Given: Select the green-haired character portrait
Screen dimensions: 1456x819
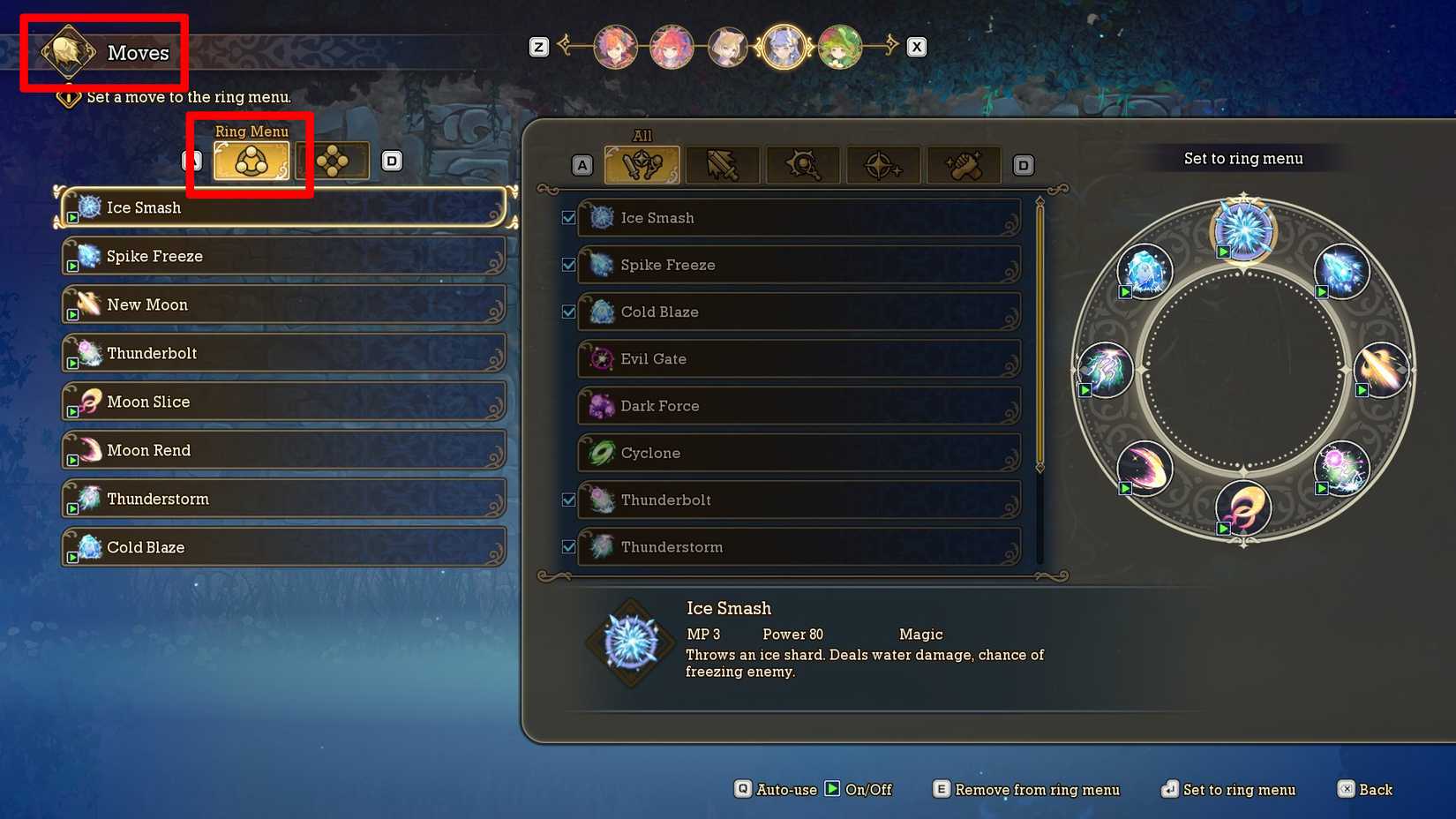Looking at the screenshot, I should (x=840, y=48).
